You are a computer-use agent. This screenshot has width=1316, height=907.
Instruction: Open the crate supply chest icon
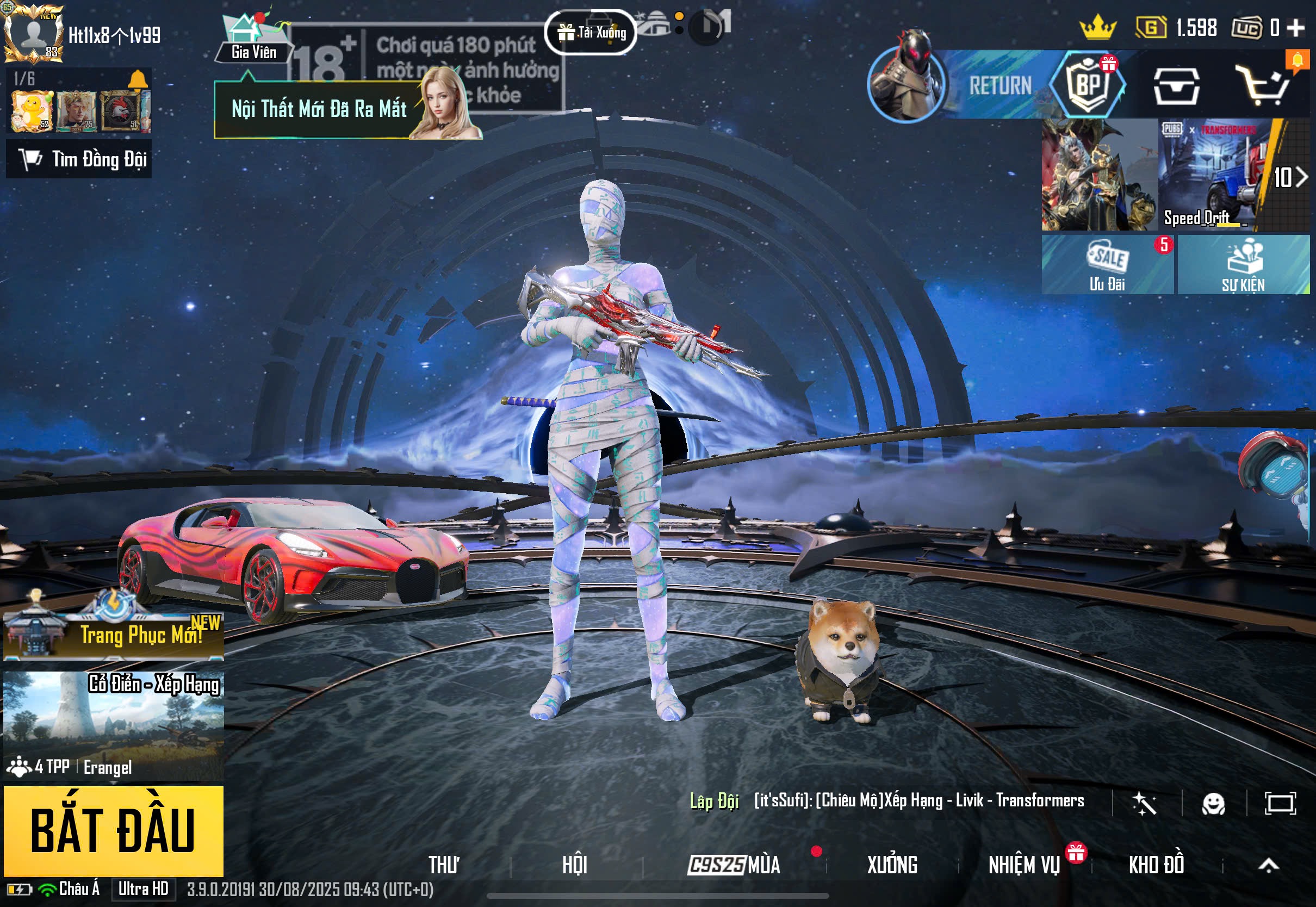click(1176, 86)
